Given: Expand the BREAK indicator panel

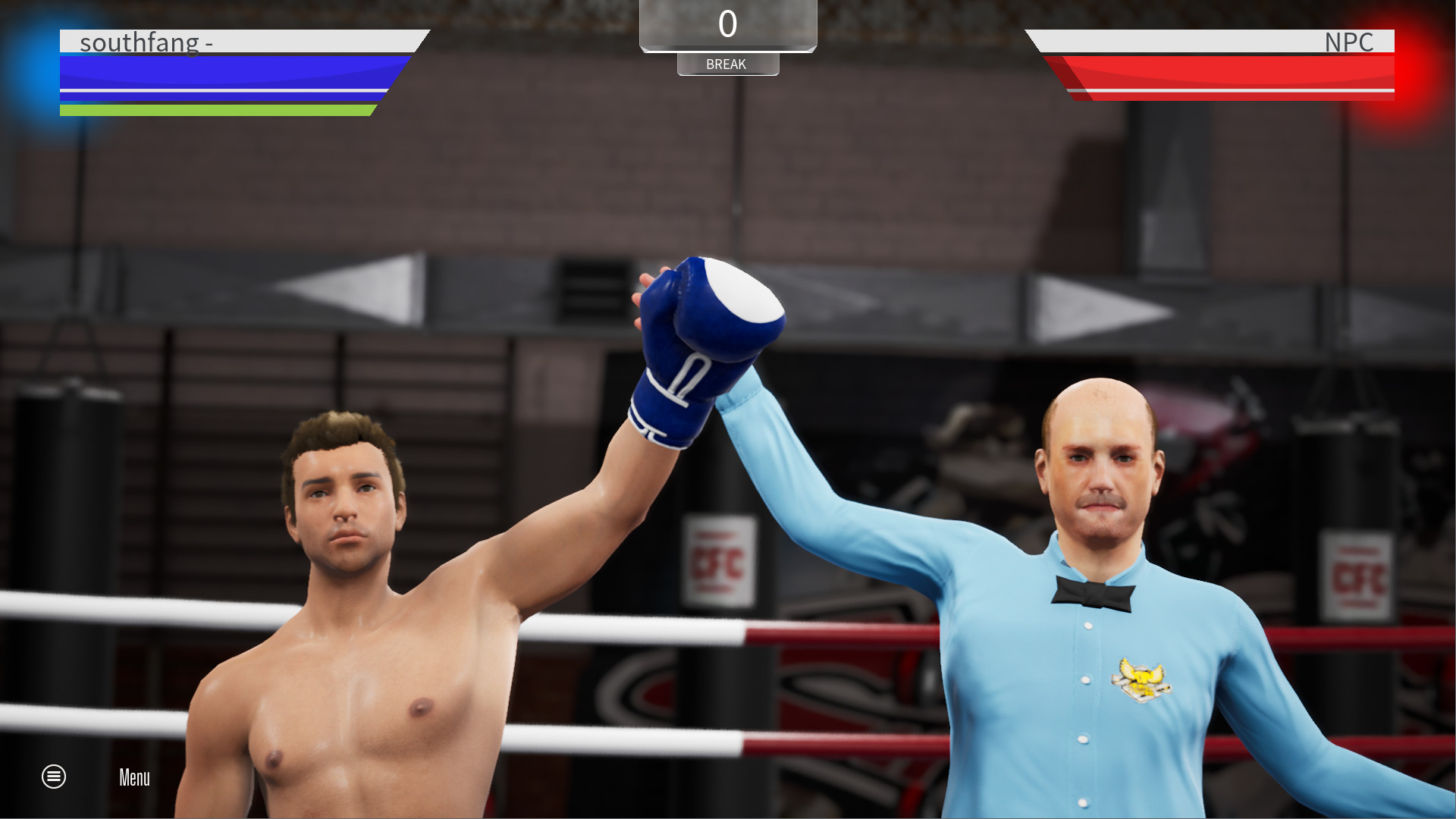Looking at the screenshot, I should [727, 64].
